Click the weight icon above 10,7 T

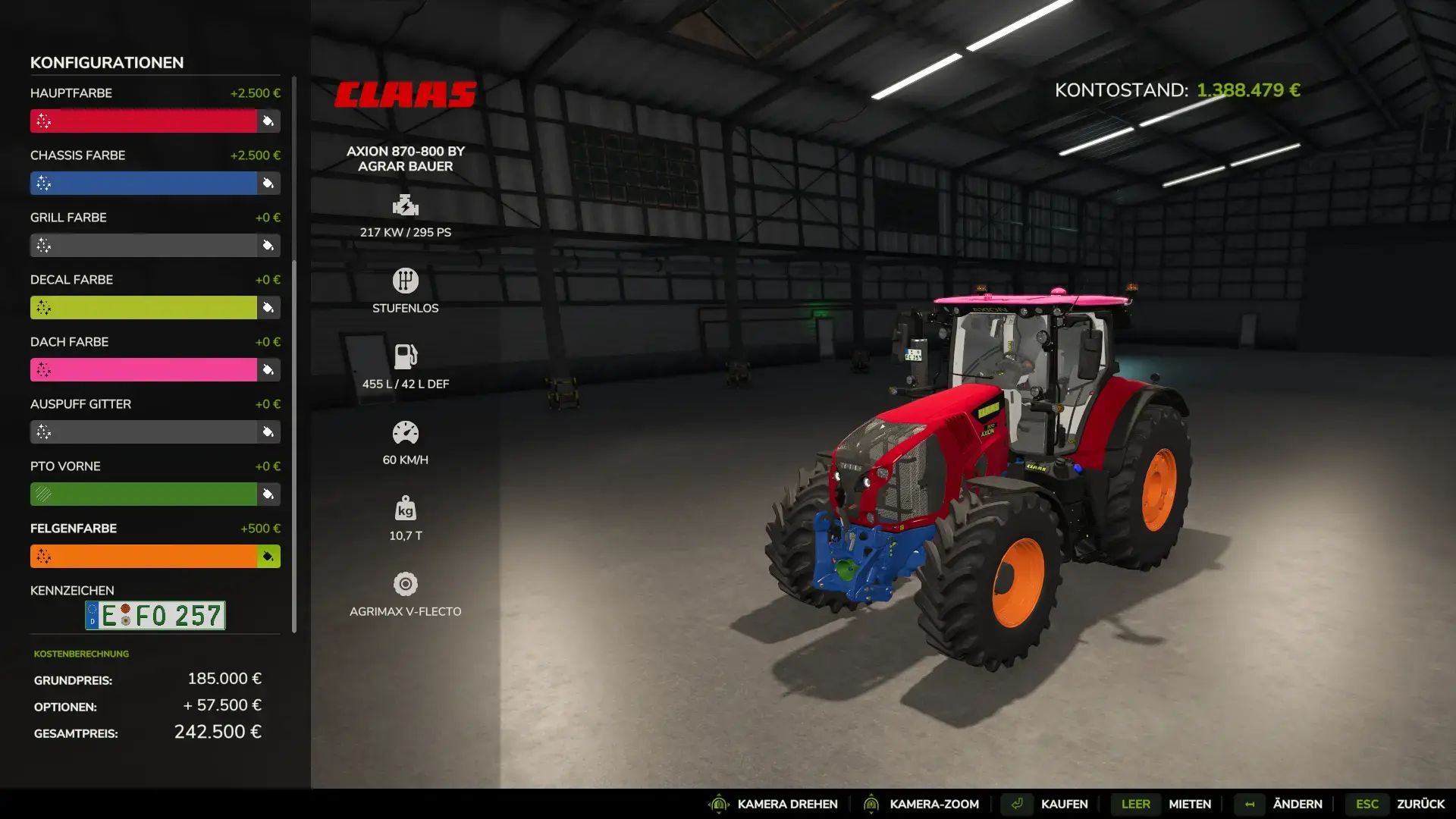pos(406,508)
